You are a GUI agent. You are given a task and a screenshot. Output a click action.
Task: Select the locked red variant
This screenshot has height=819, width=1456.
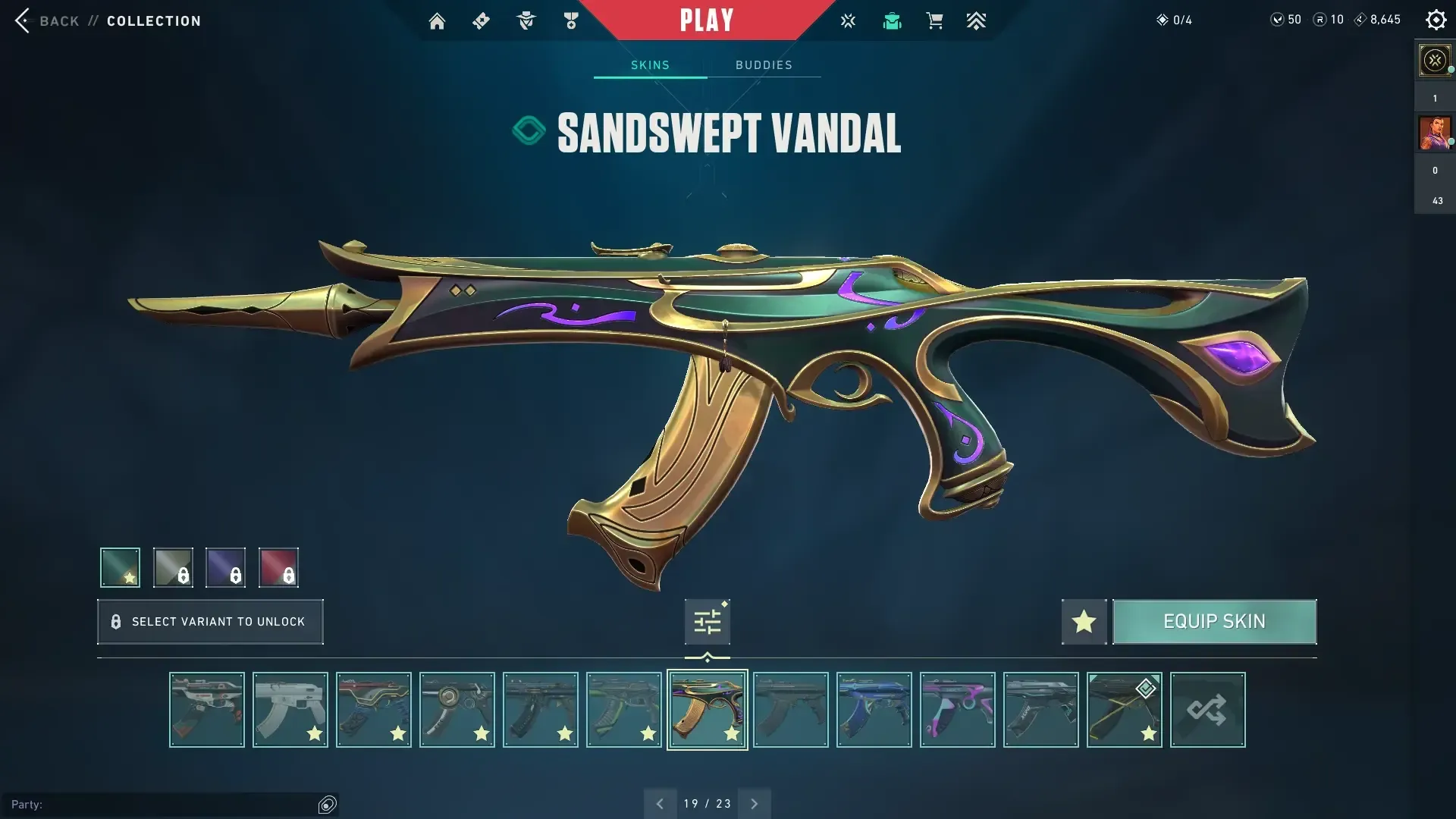[278, 567]
